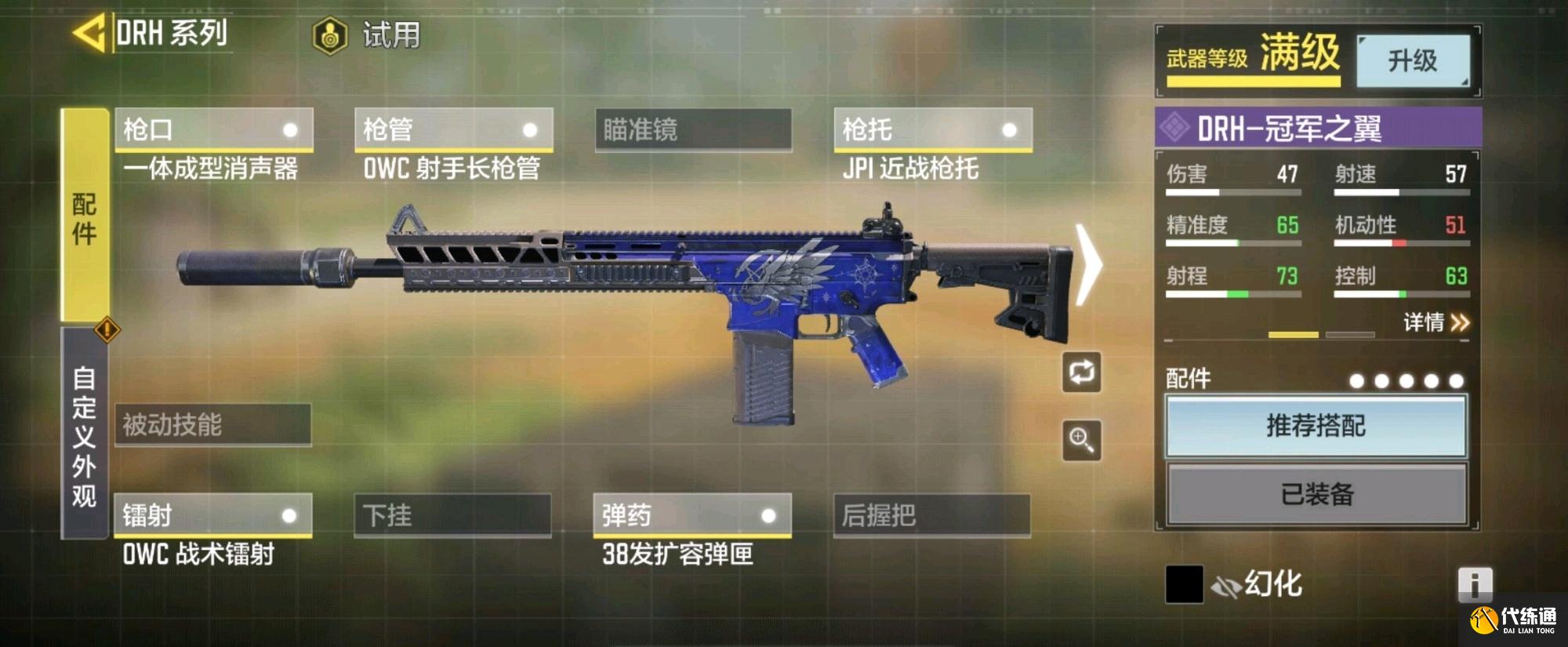Click the 升级 upgrade button
The image size is (1568, 647).
[x=1412, y=60]
